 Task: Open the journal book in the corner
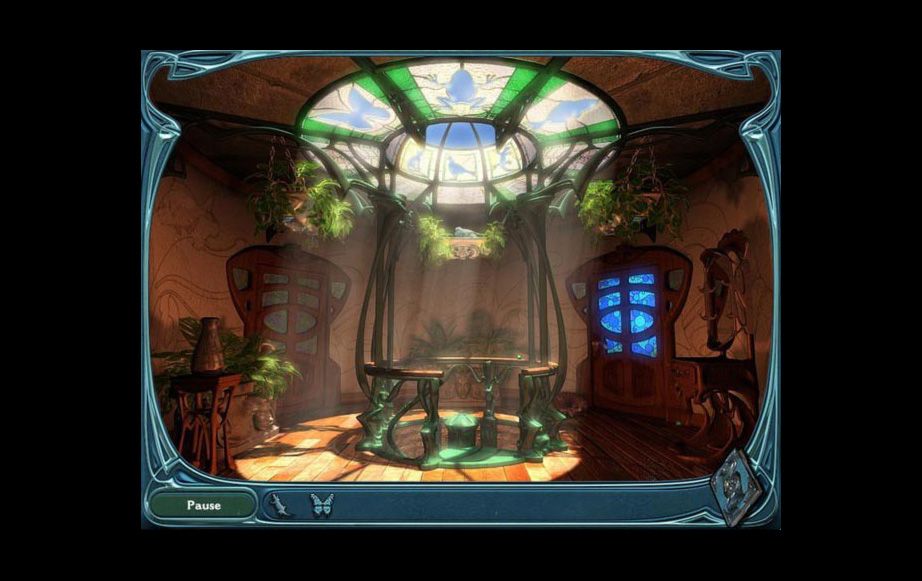738,487
